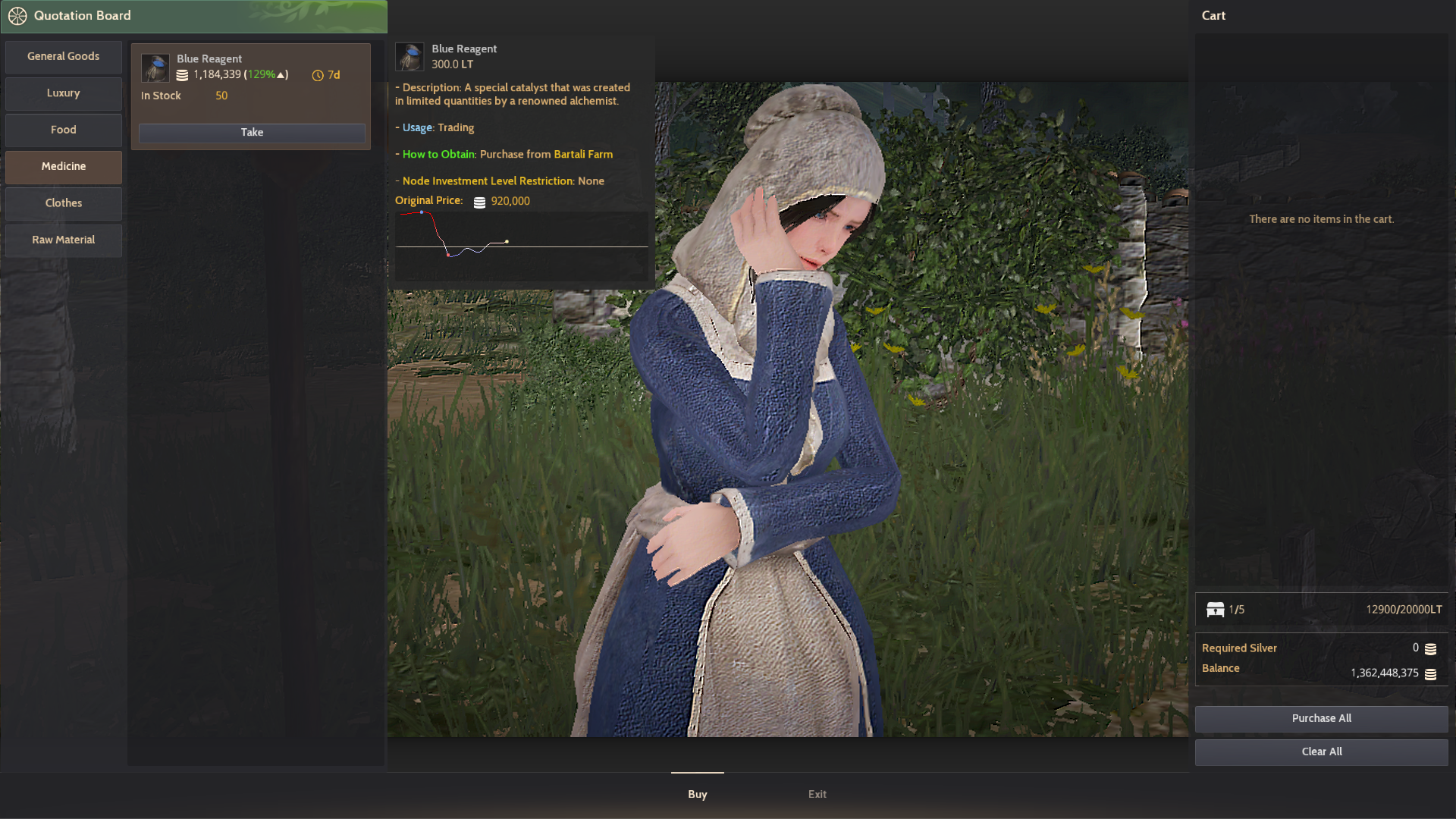Click the trunk weight icon showing 1/5
Screen dimensions: 1456x819
1216,610
